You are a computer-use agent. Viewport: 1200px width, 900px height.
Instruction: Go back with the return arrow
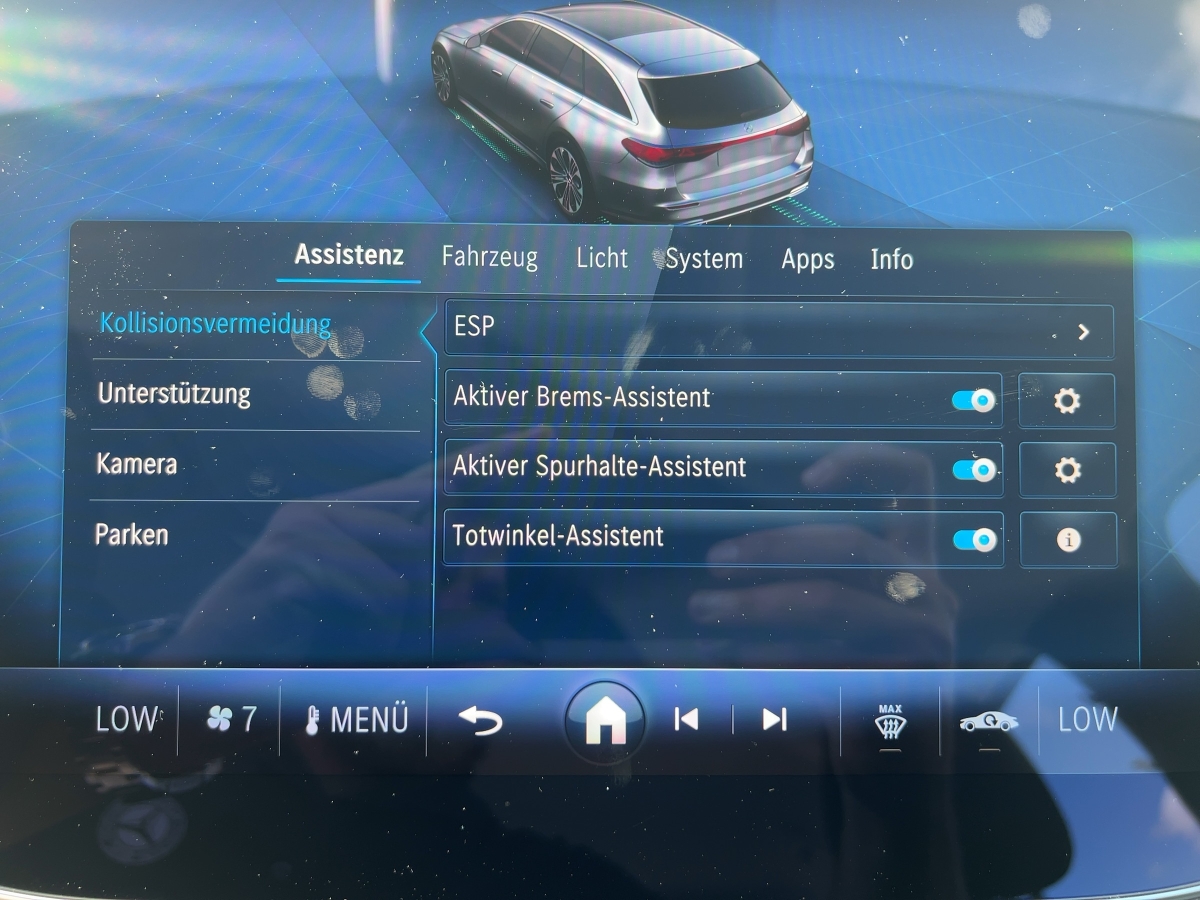point(480,719)
